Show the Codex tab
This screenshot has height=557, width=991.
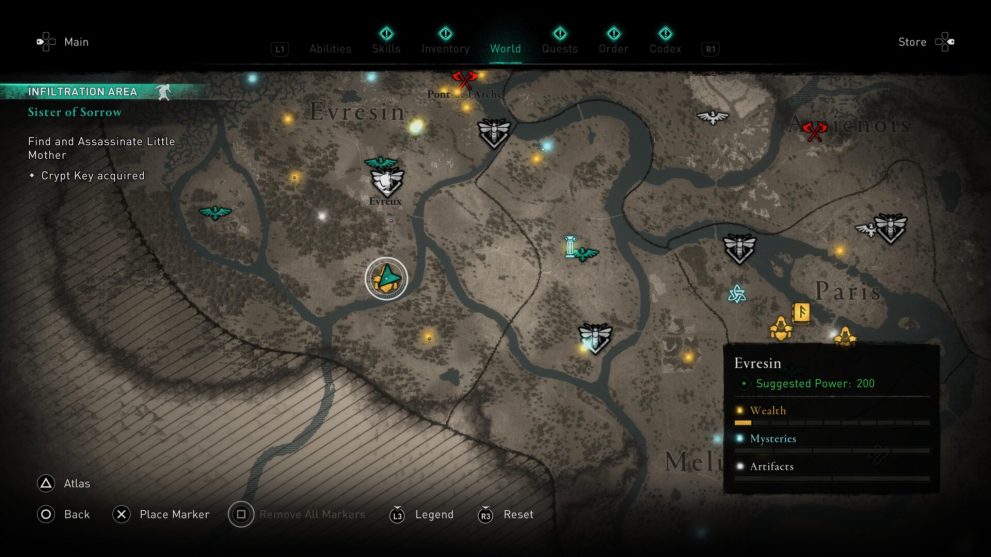pyautogui.click(x=665, y=48)
